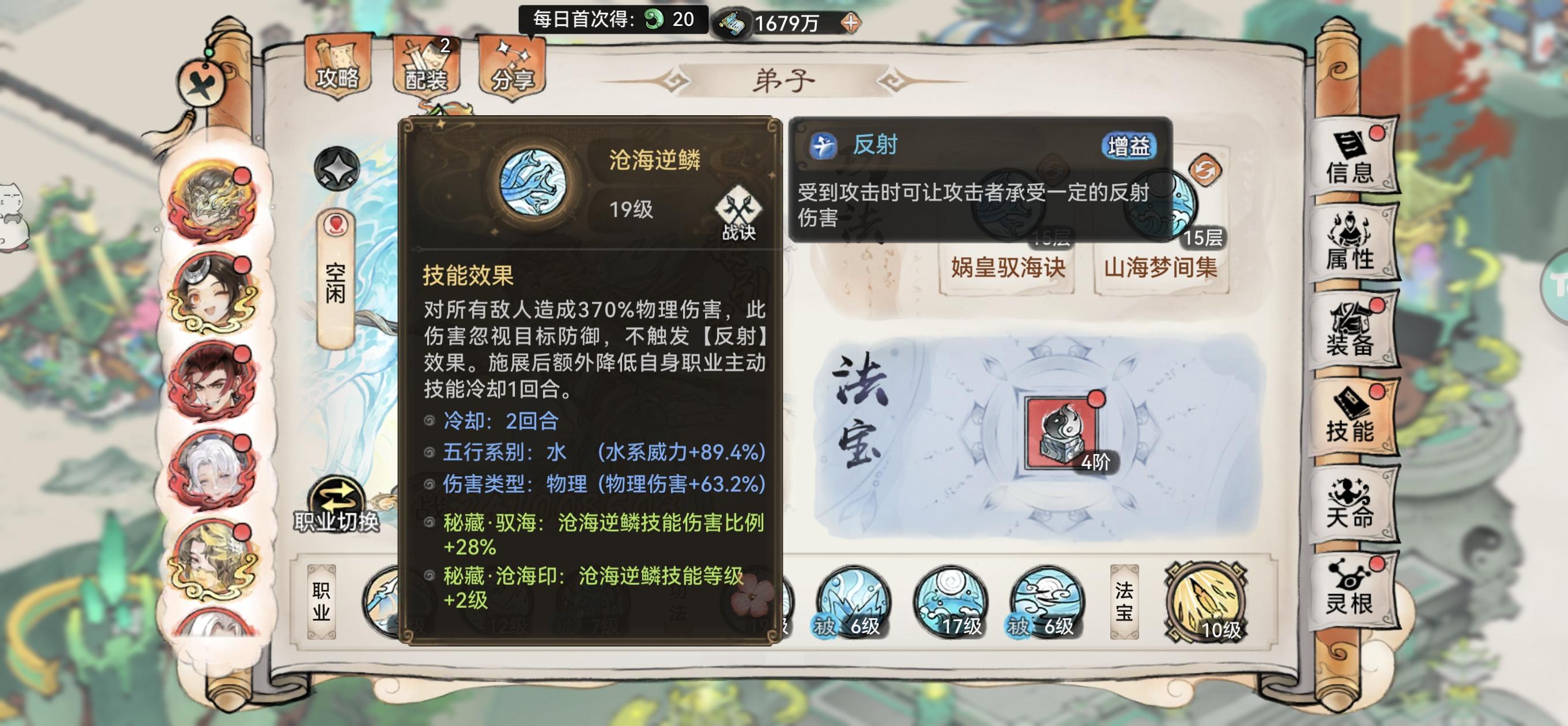Tap the 分享 share button
The image size is (1568, 726).
(x=510, y=64)
